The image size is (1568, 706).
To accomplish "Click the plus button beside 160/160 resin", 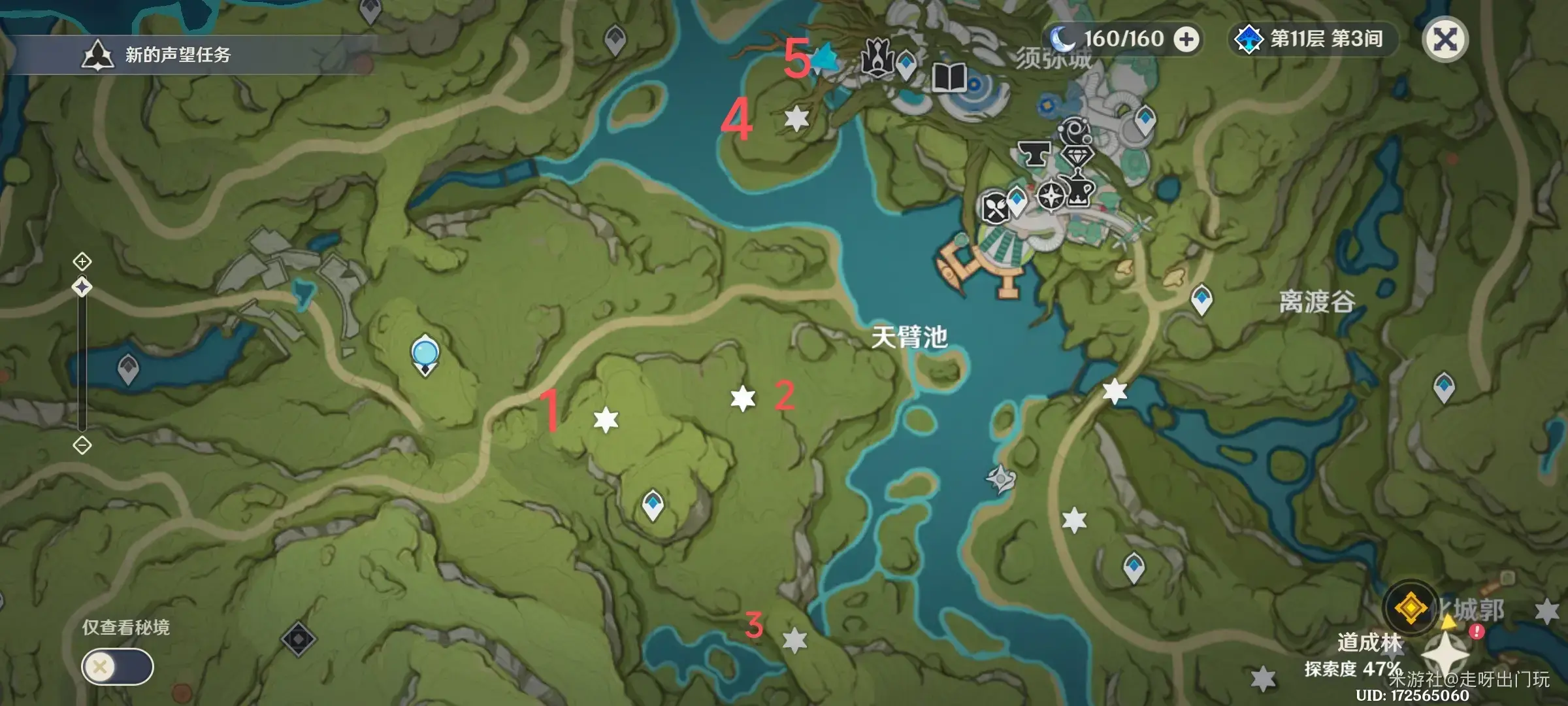I will 1186,39.
